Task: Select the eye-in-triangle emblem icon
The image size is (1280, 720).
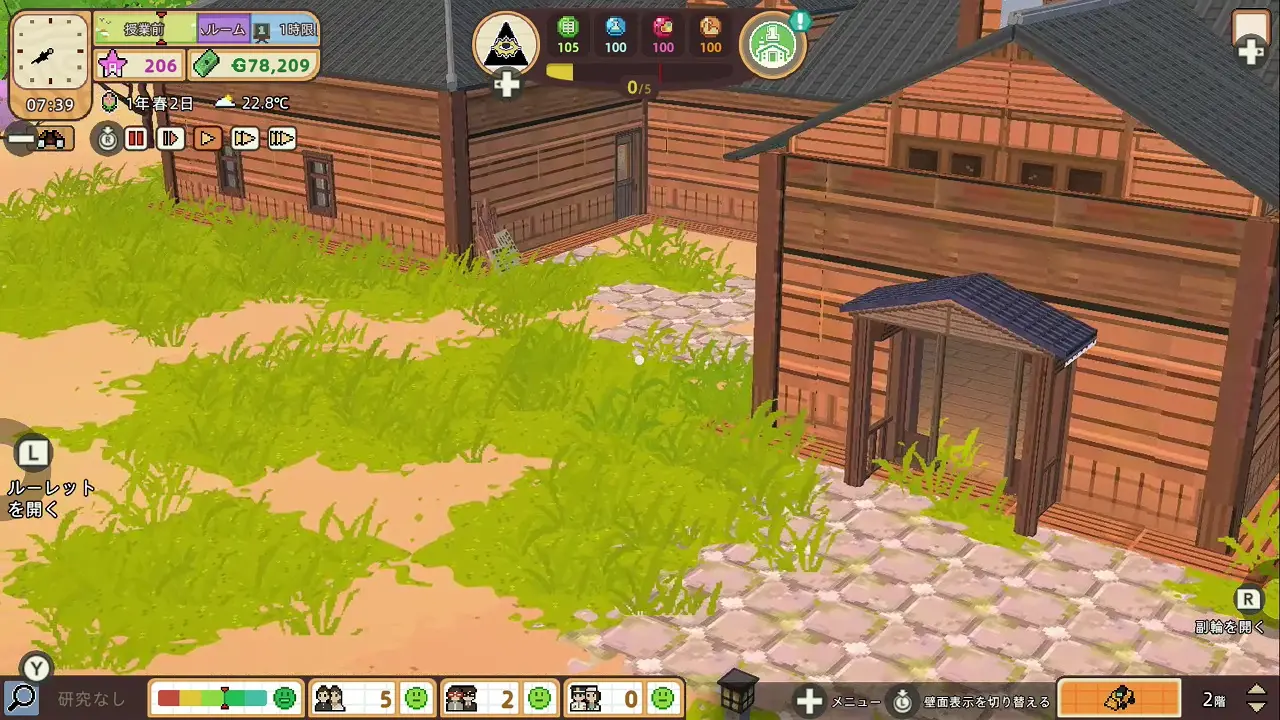Action: click(x=506, y=45)
